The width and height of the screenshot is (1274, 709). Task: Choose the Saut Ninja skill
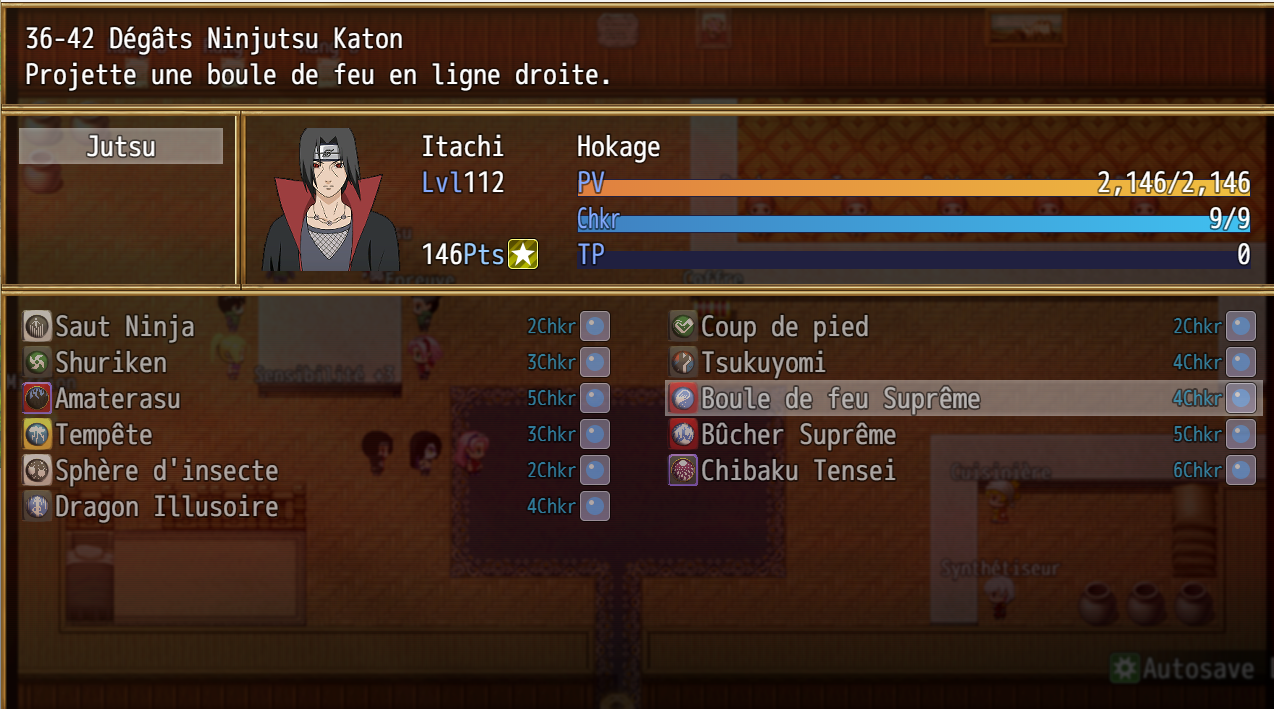pyautogui.click(x=125, y=327)
